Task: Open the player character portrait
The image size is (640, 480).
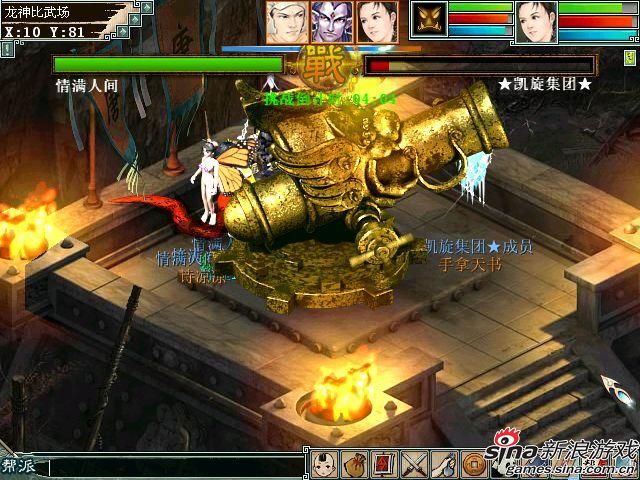Action: [536, 21]
